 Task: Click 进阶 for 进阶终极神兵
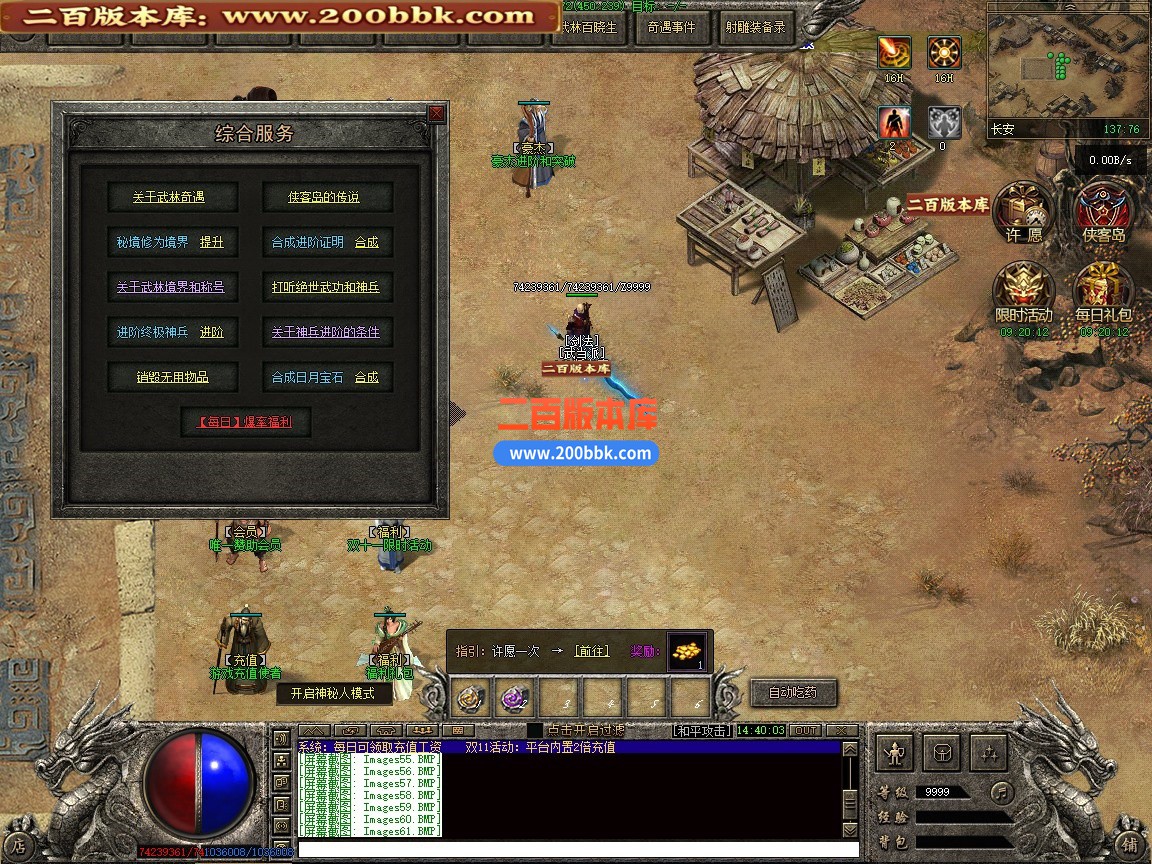point(211,332)
